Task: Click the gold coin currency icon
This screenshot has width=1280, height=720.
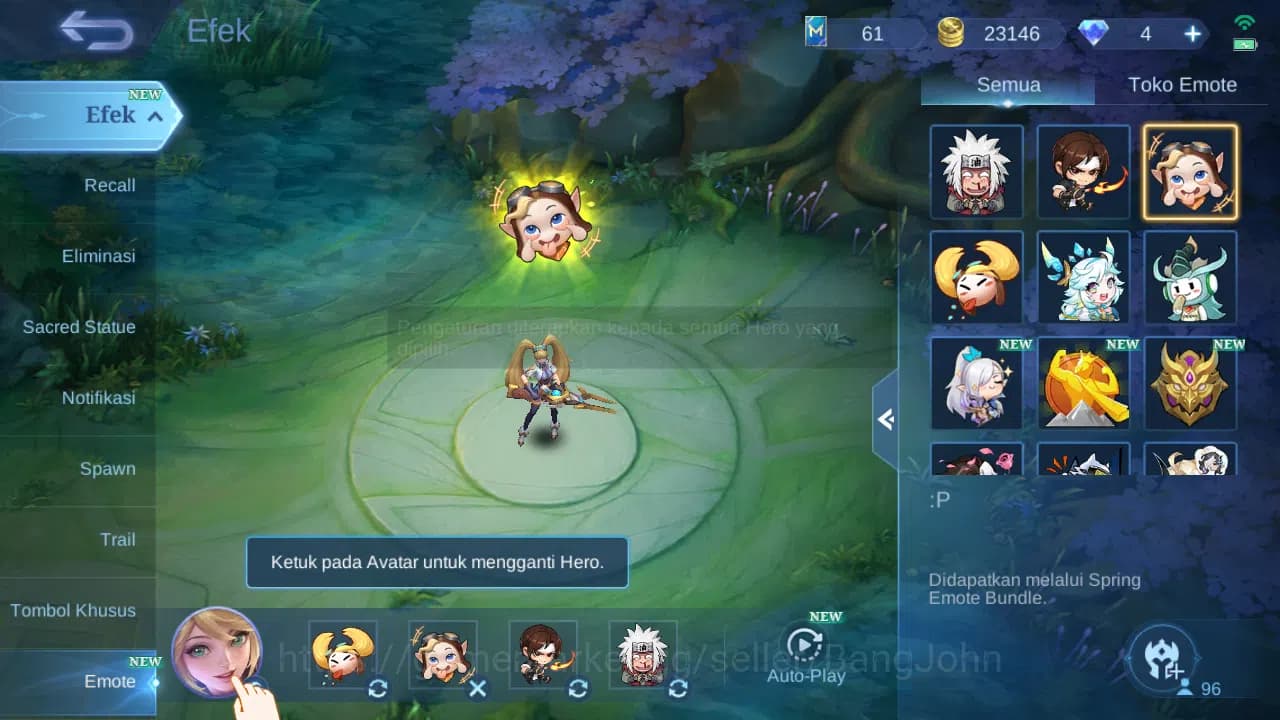Action: pyautogui.click(x=951, y=32)
